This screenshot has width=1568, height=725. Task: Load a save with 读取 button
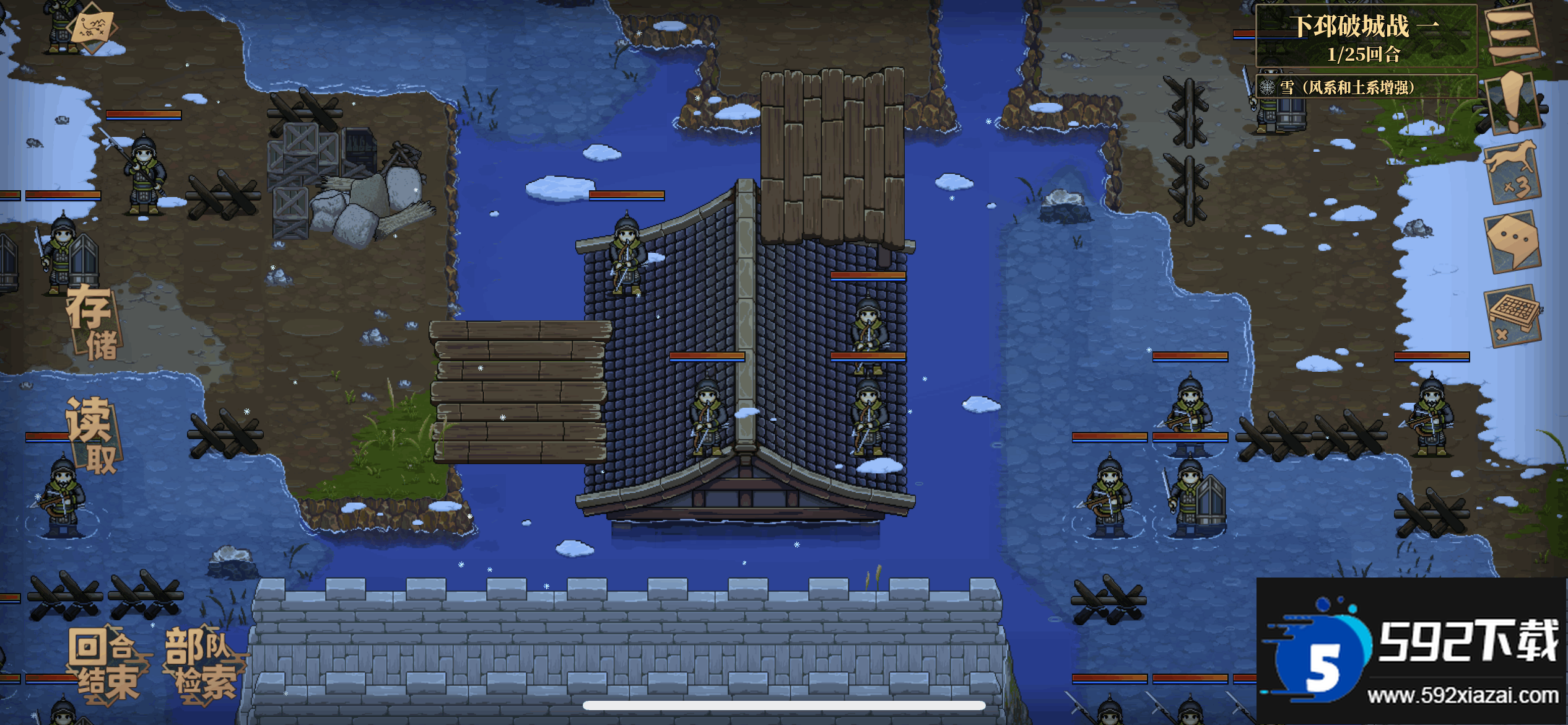(93, 436)
